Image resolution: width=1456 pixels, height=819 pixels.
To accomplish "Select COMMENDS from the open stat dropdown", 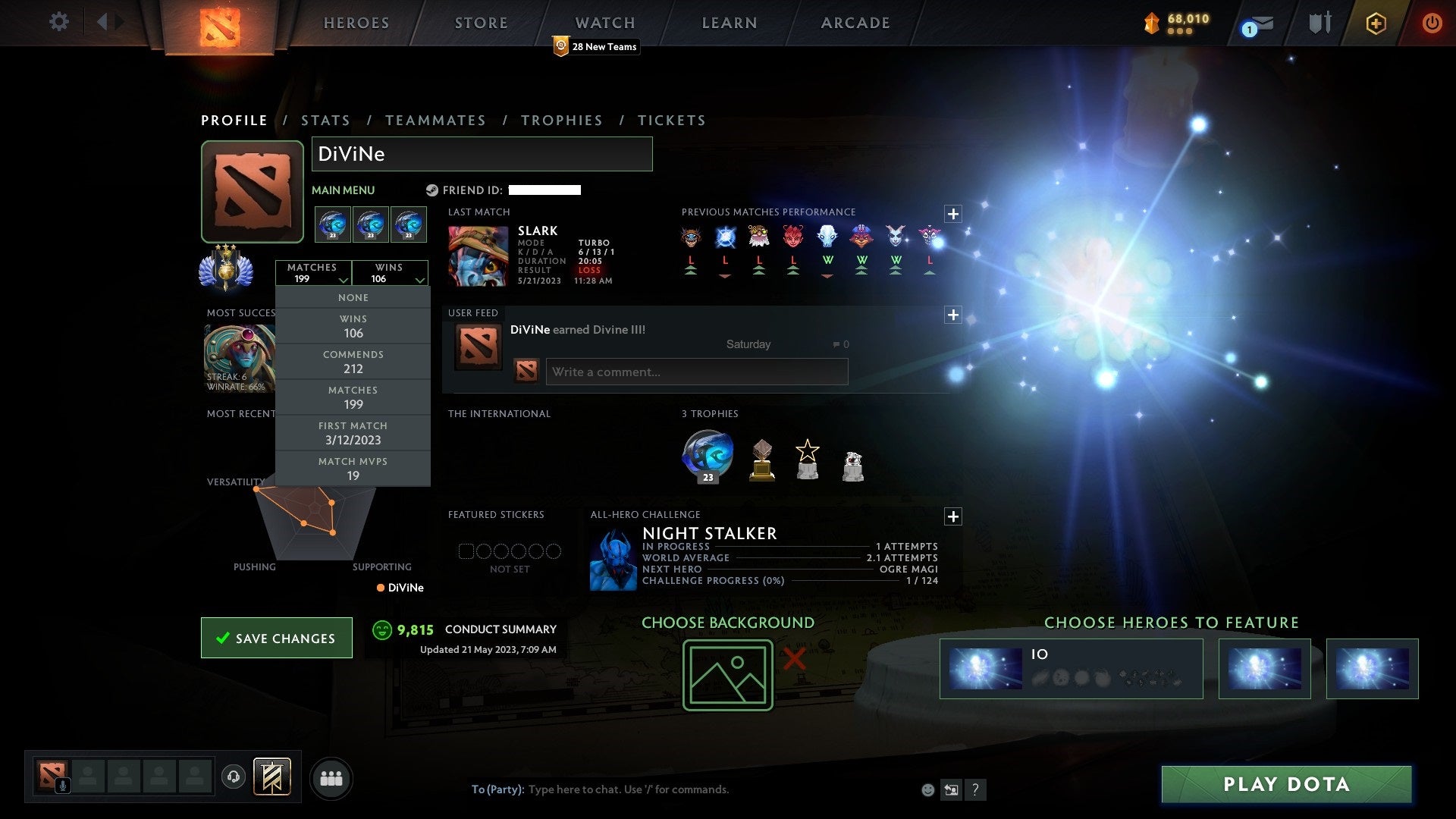I will pyautogui.click(x=353, y=361).
